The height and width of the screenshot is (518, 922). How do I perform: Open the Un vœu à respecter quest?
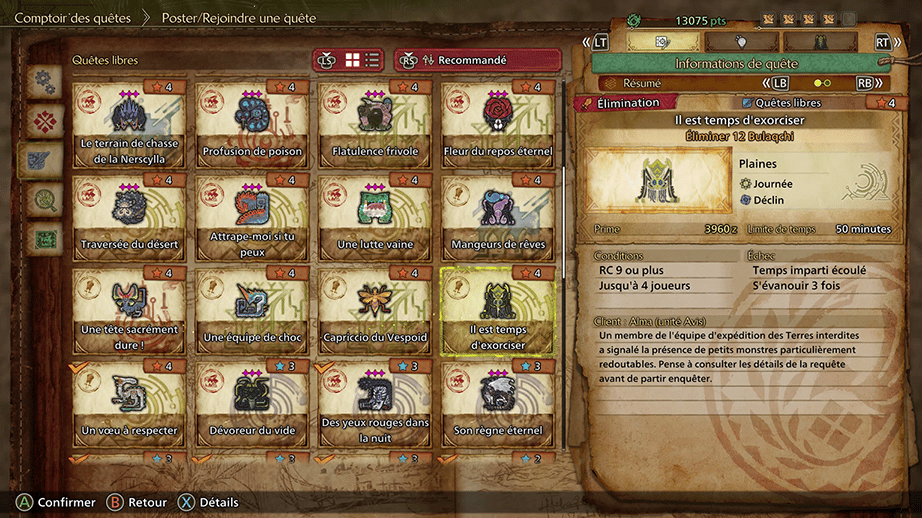[129, 403]
